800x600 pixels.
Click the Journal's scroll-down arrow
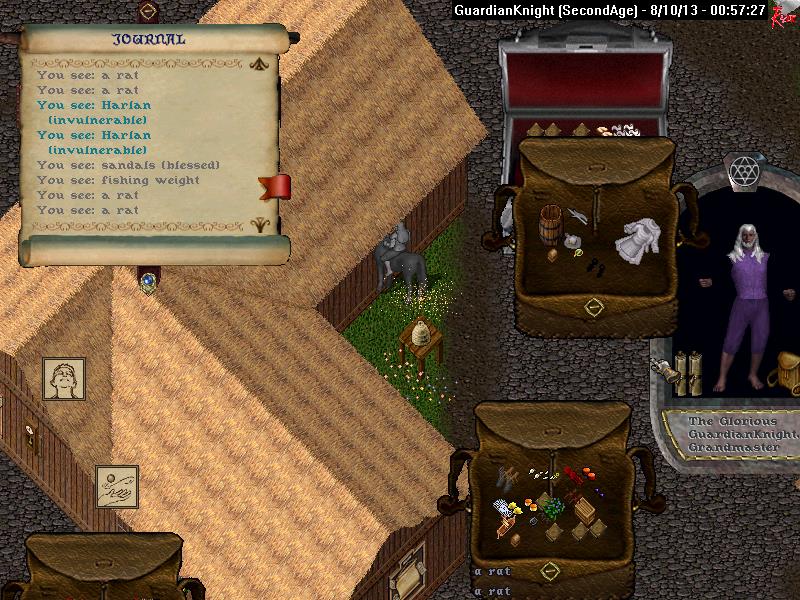click(262, 223)
